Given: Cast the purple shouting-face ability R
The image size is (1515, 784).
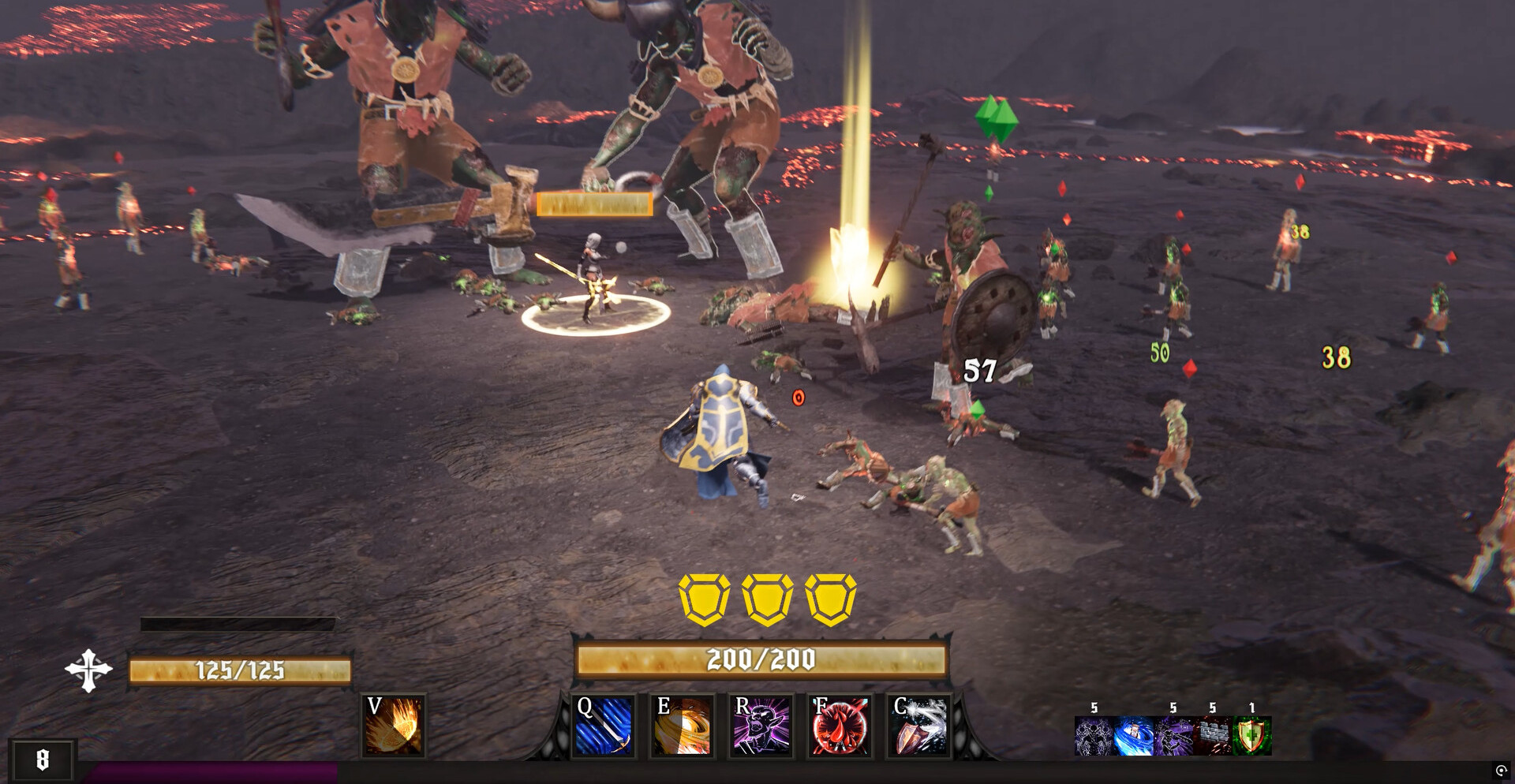Looking at the screenshot, I should point(761,726).
